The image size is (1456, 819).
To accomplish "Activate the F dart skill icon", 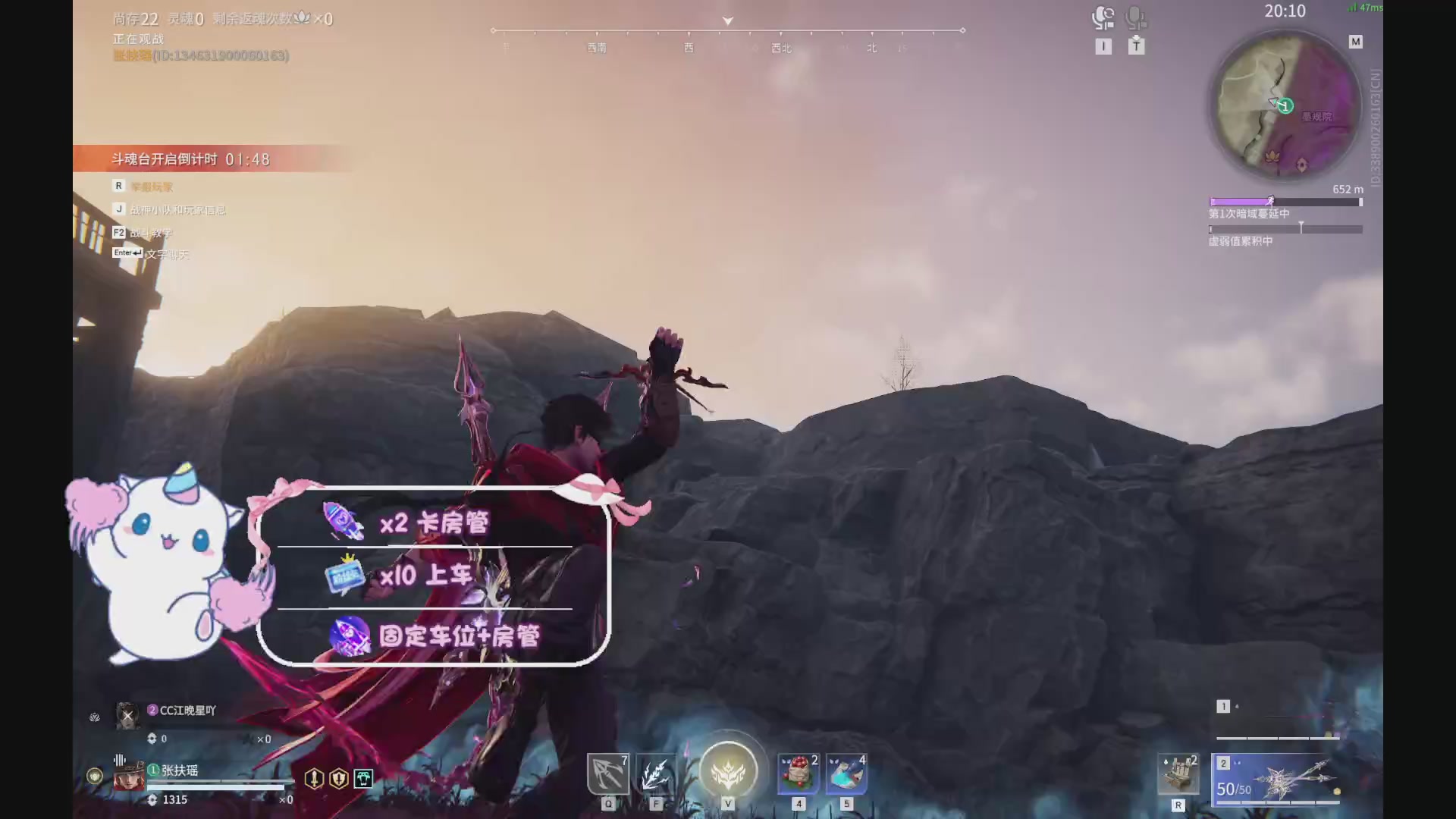I will (655, 774).
